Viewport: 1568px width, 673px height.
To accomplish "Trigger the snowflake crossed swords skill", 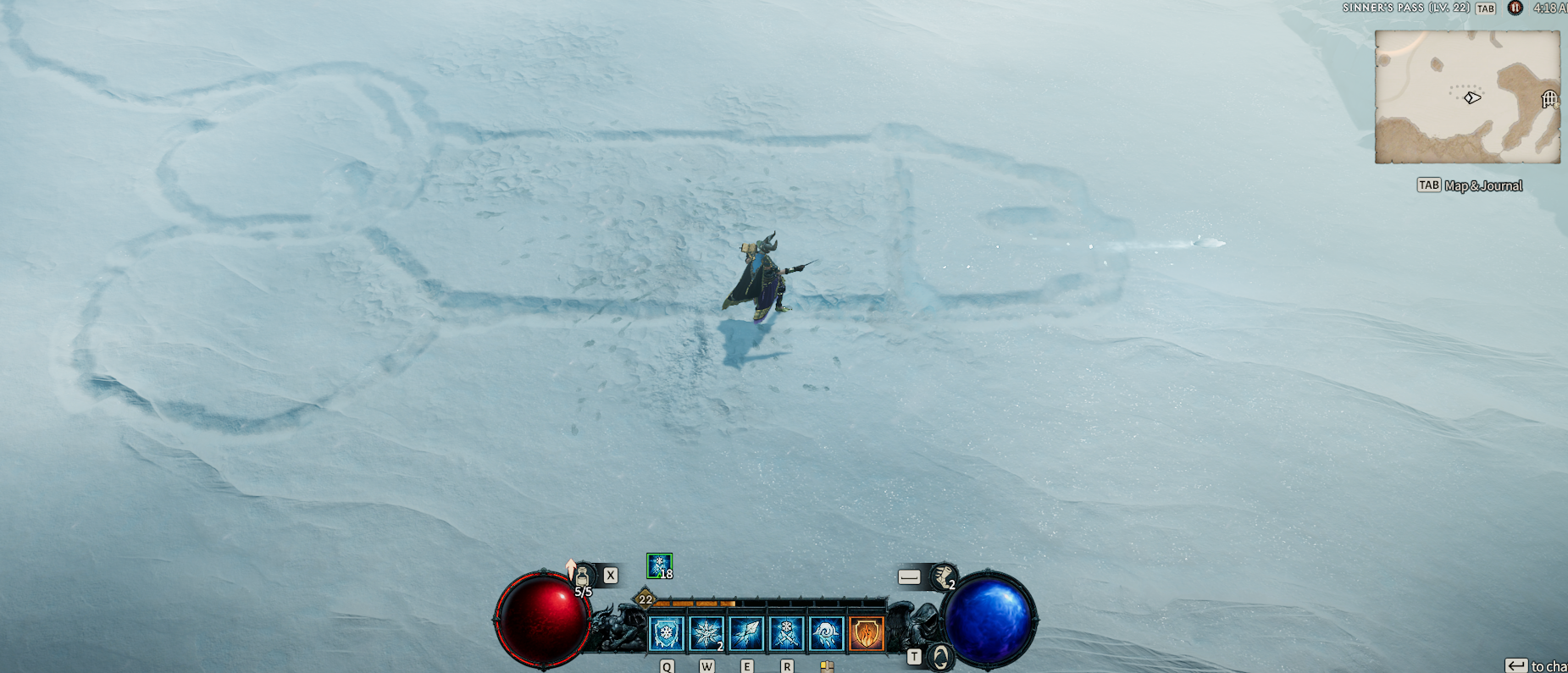I will tap(786, 633).
